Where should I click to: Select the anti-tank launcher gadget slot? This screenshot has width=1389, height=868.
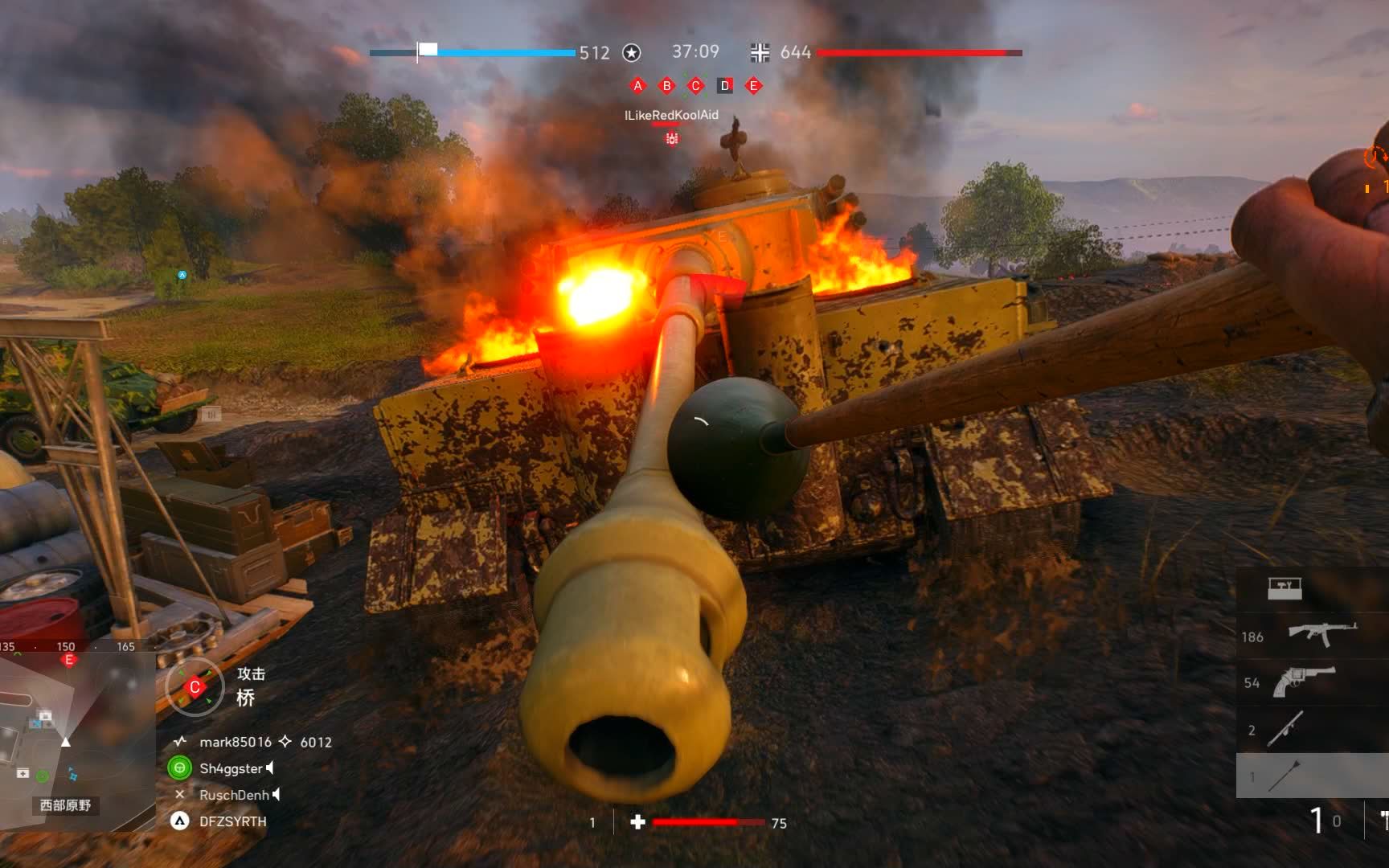(x=1286, y=729)
